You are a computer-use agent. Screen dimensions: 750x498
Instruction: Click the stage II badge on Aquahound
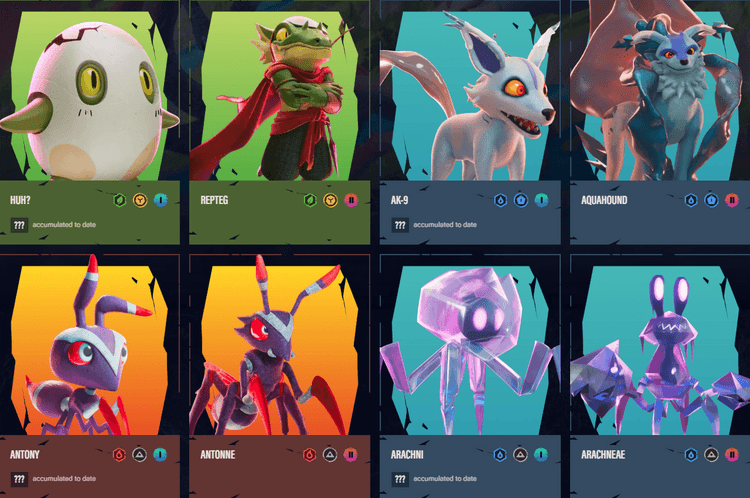tap(731, 199)
